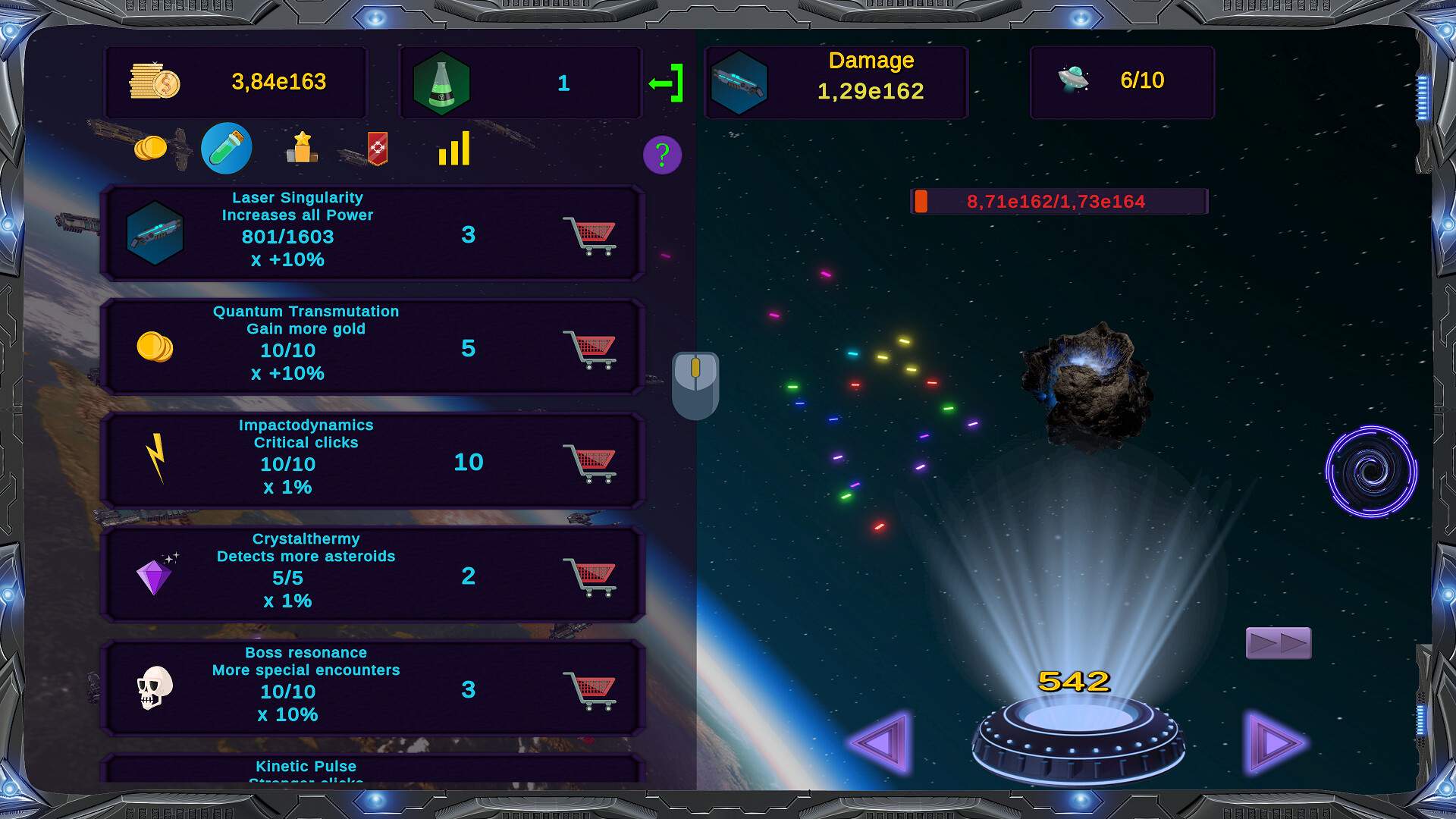
Task: Click the red banner flag icon
Action: pos(377,149)
